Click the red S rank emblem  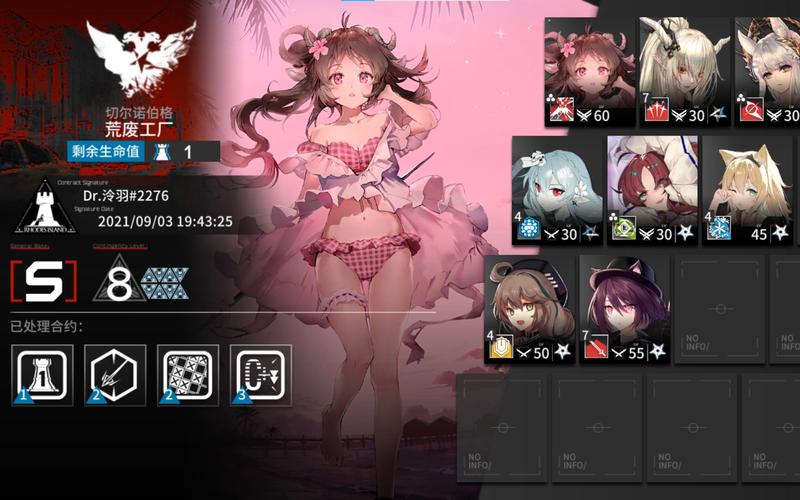point(43,281)
